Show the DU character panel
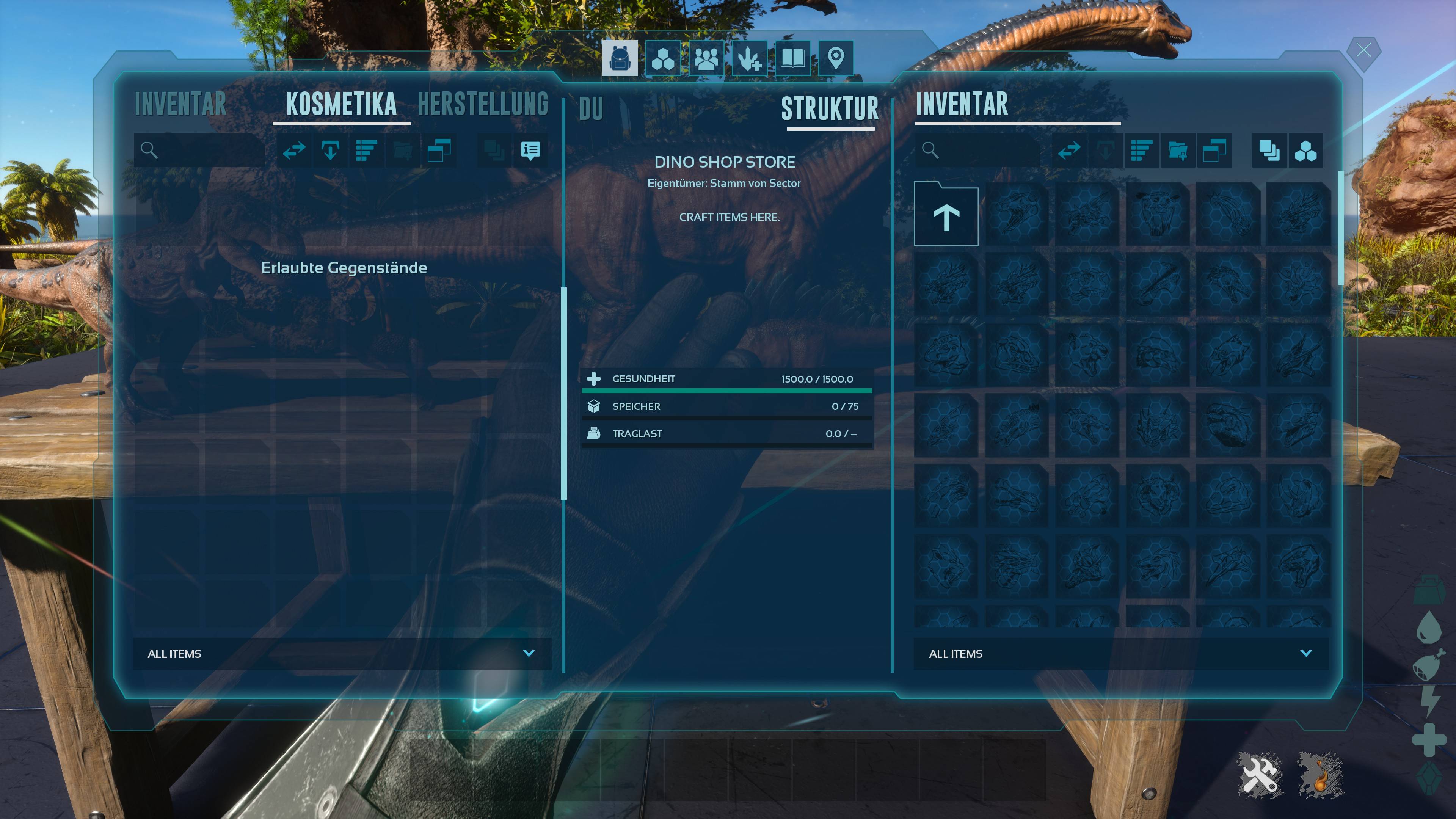The height and width of the screenshot is (819, 1456). pyautogui.click(x=591, y=109)
